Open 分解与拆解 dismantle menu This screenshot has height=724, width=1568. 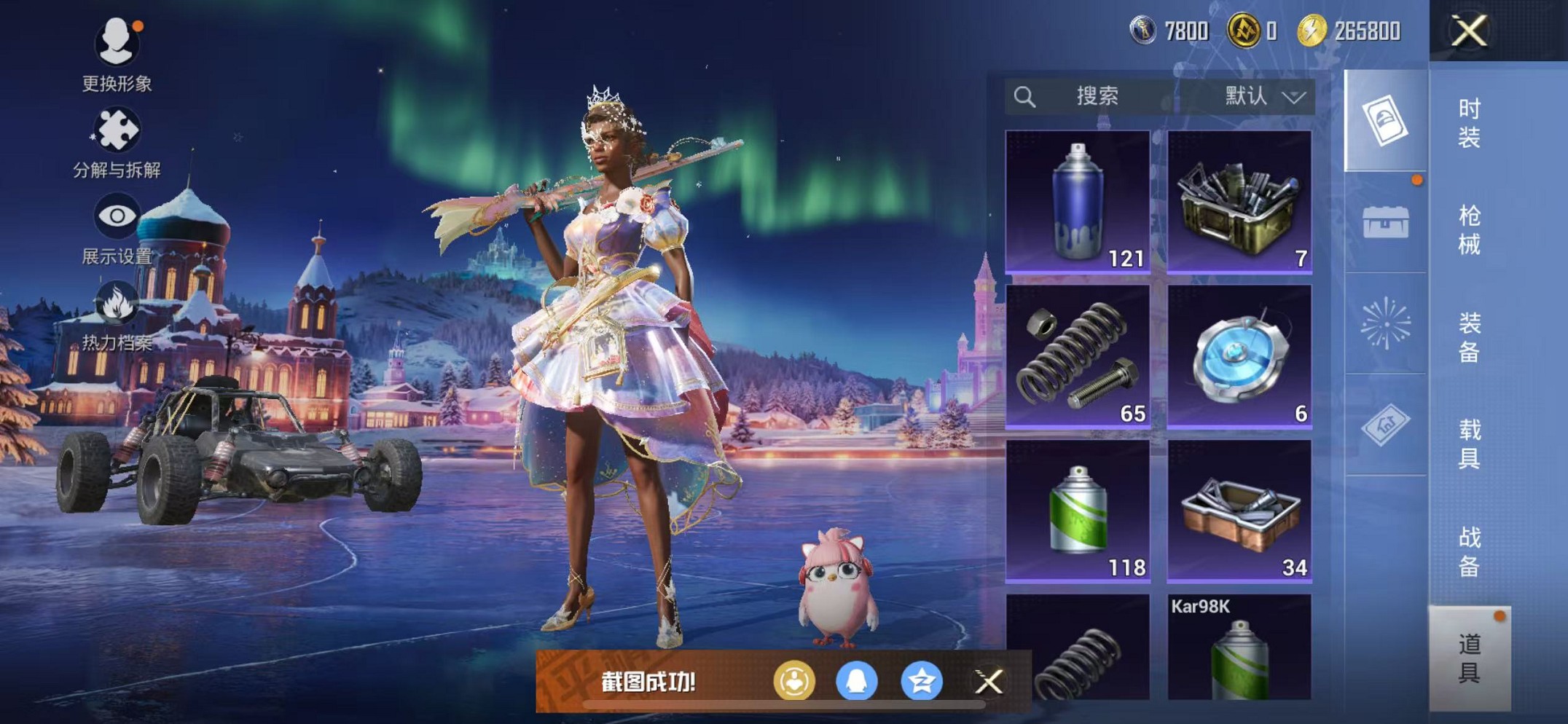click(x=117, y=142)
